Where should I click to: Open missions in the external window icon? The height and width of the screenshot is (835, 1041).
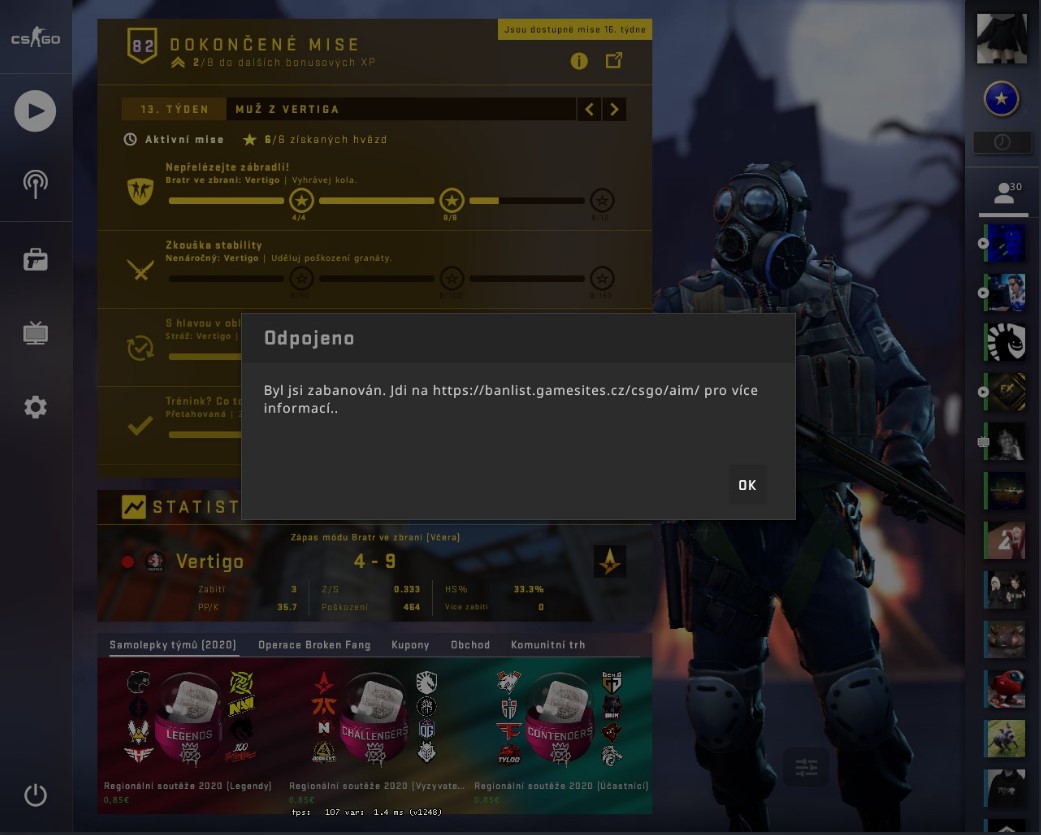tap(614, 61)
